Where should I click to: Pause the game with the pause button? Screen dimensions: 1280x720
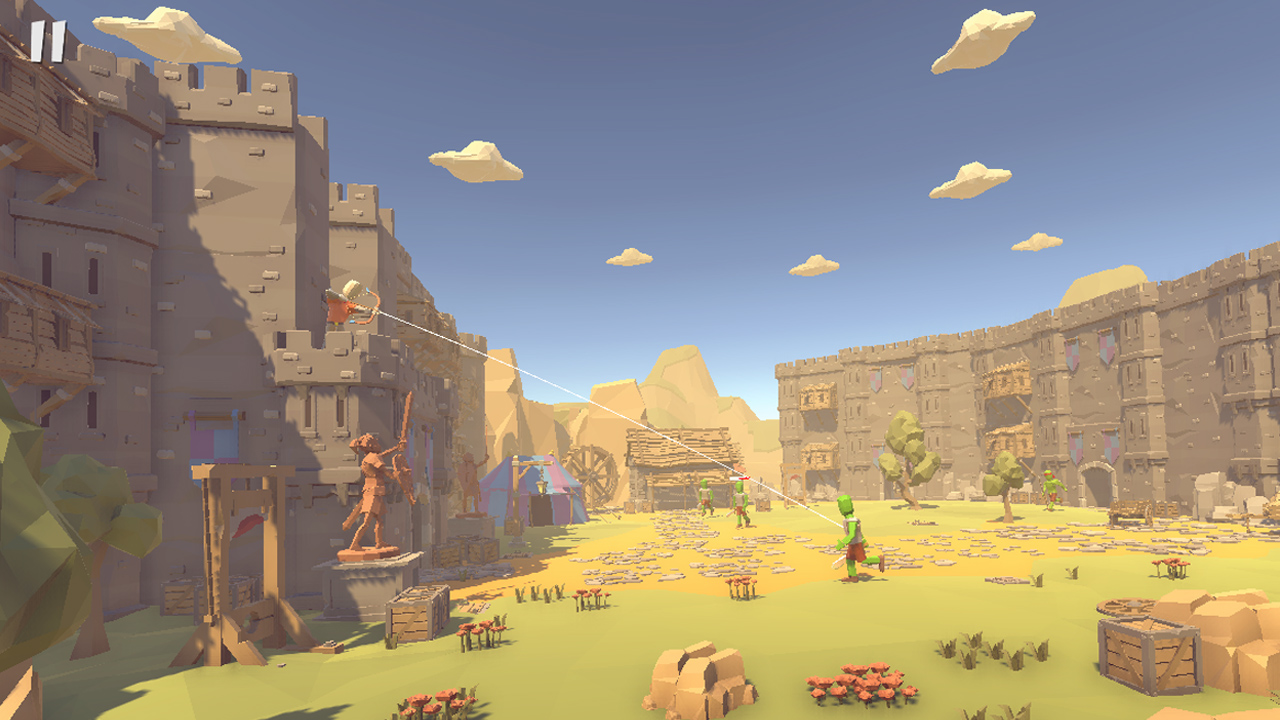pos(47,42)
